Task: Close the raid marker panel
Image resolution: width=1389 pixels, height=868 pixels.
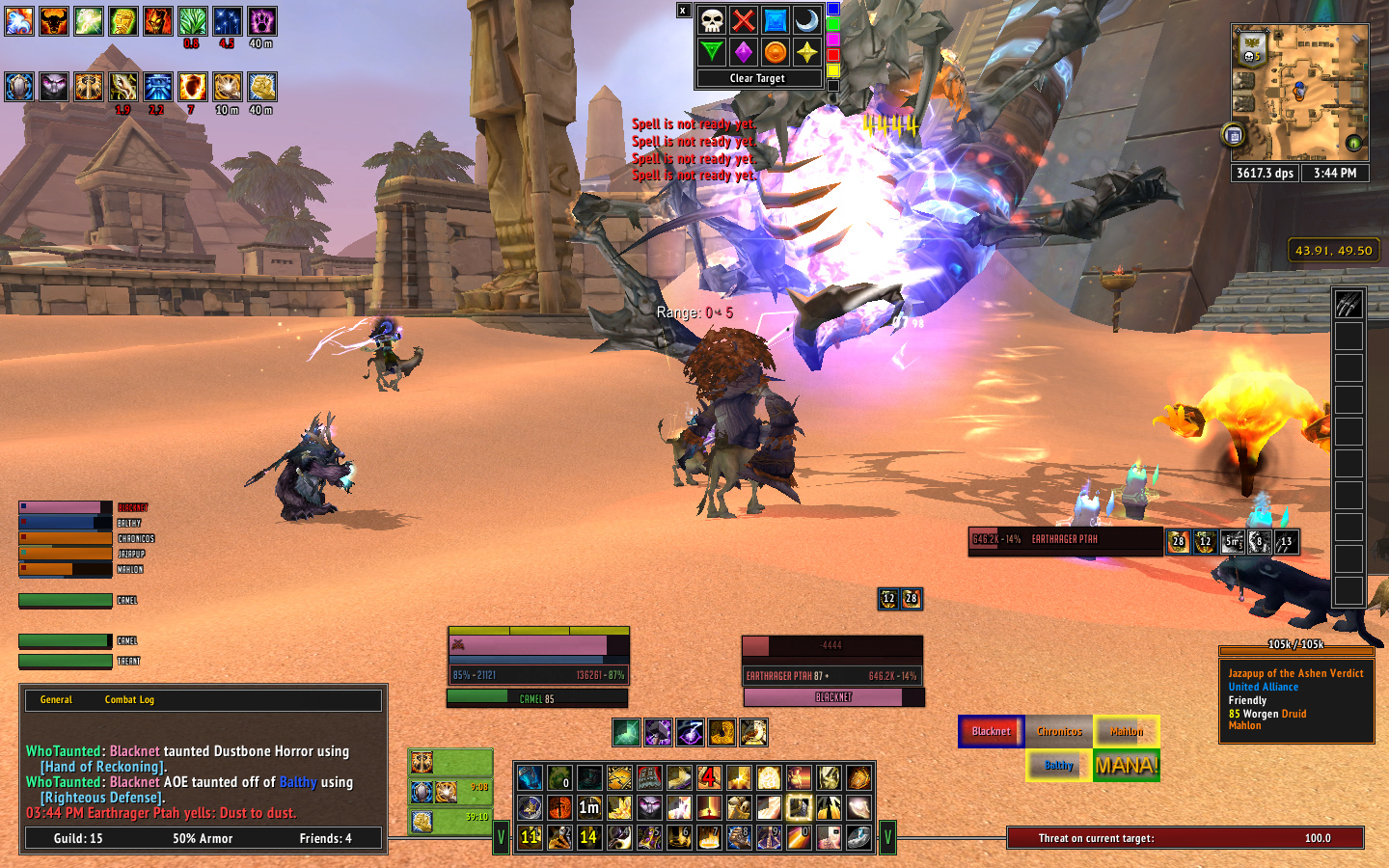Action: coord(683,11)
